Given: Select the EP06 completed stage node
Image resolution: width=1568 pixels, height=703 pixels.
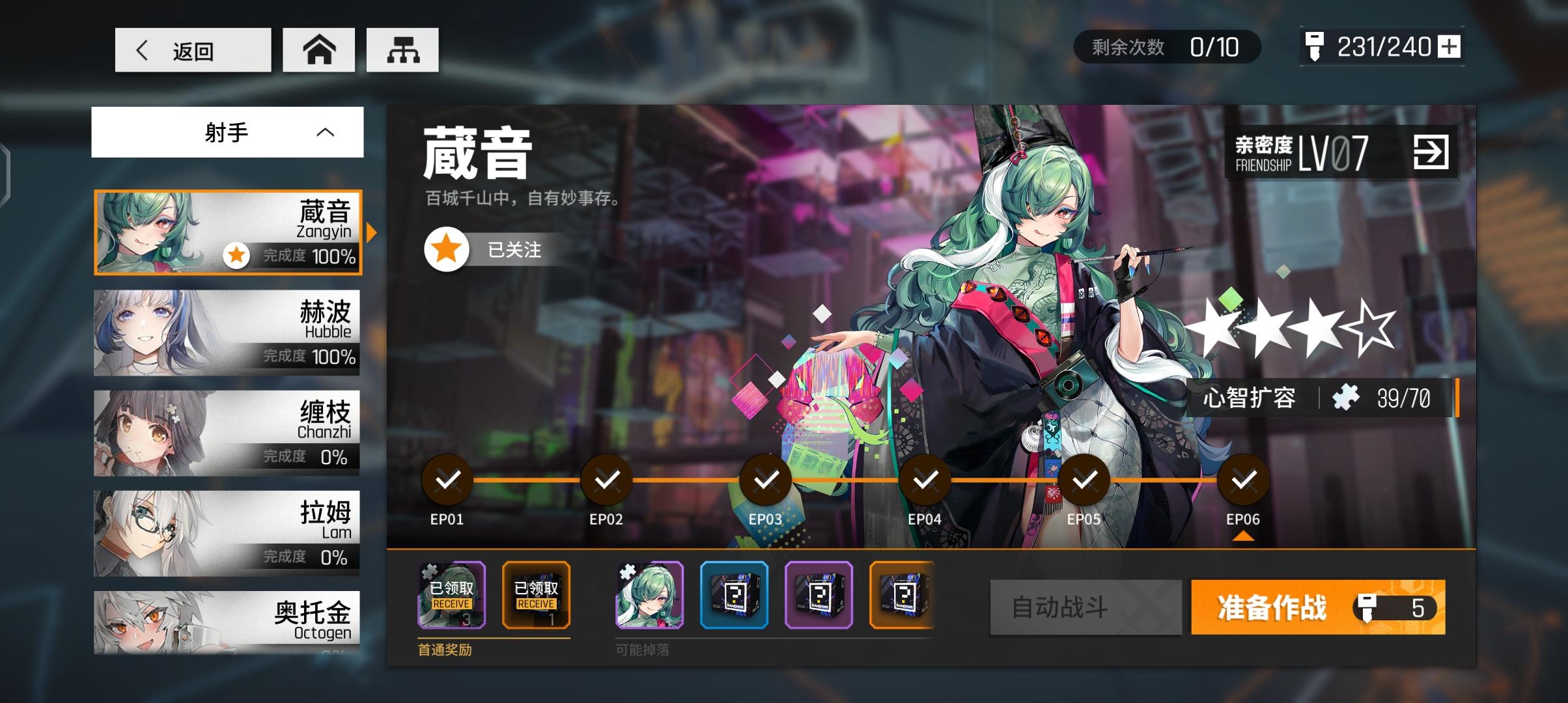Looking at the screenshot, I should [x=1243, y=480].
